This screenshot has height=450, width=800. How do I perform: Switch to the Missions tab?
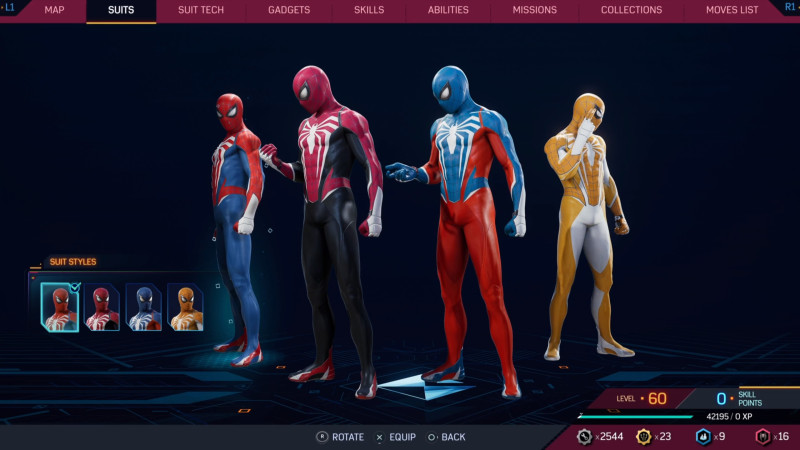click(x=535, y=10)
